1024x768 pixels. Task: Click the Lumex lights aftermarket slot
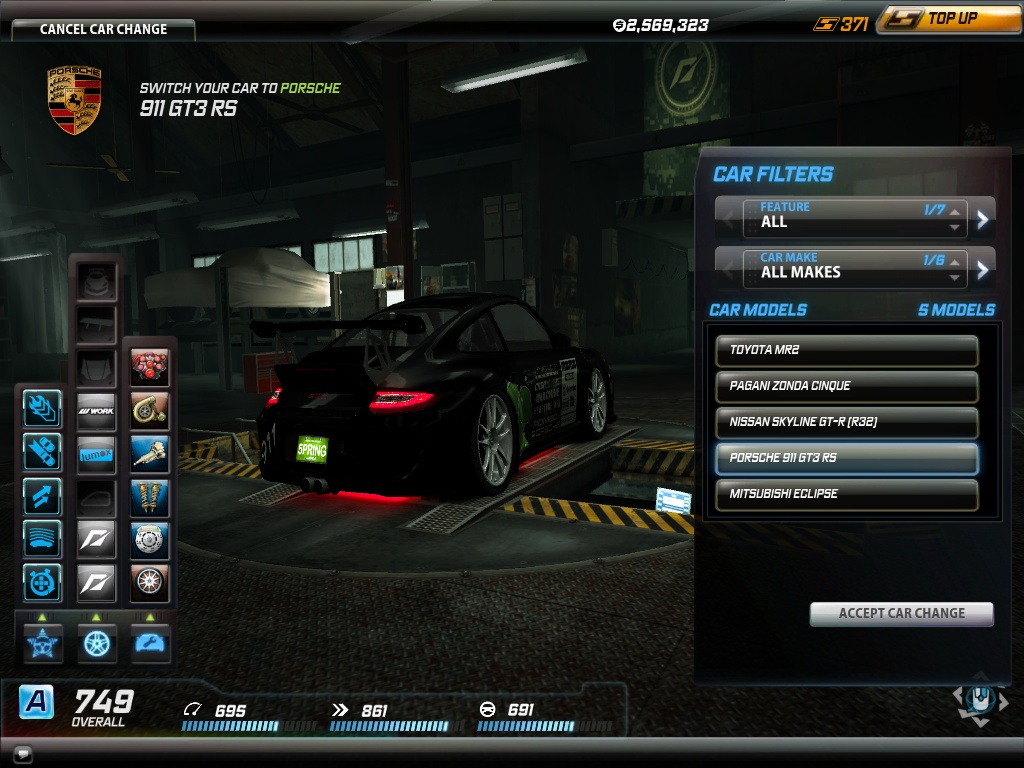[97, 454]
